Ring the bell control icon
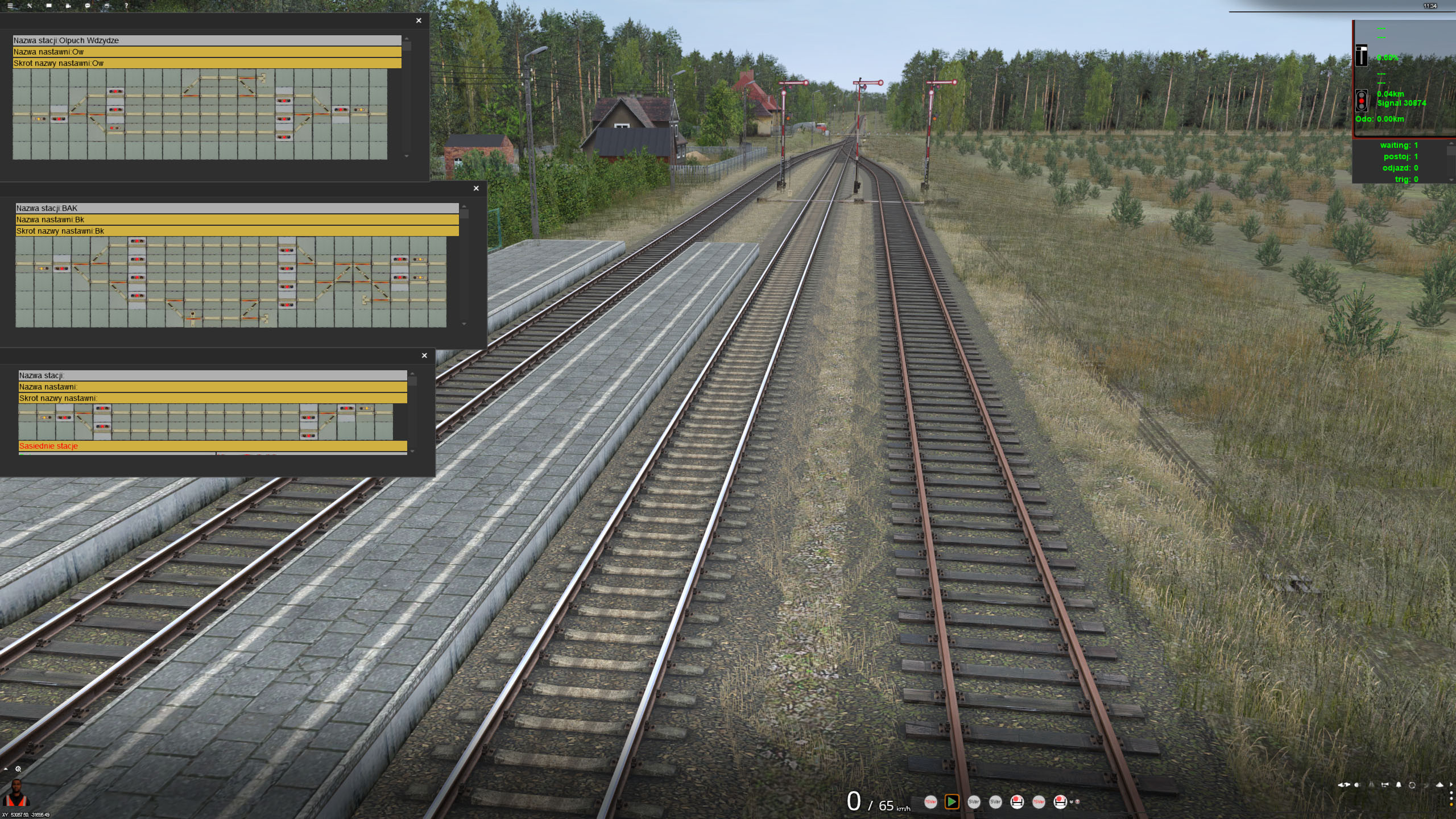Viewport: 1456px width, 819px height. 1399,785
